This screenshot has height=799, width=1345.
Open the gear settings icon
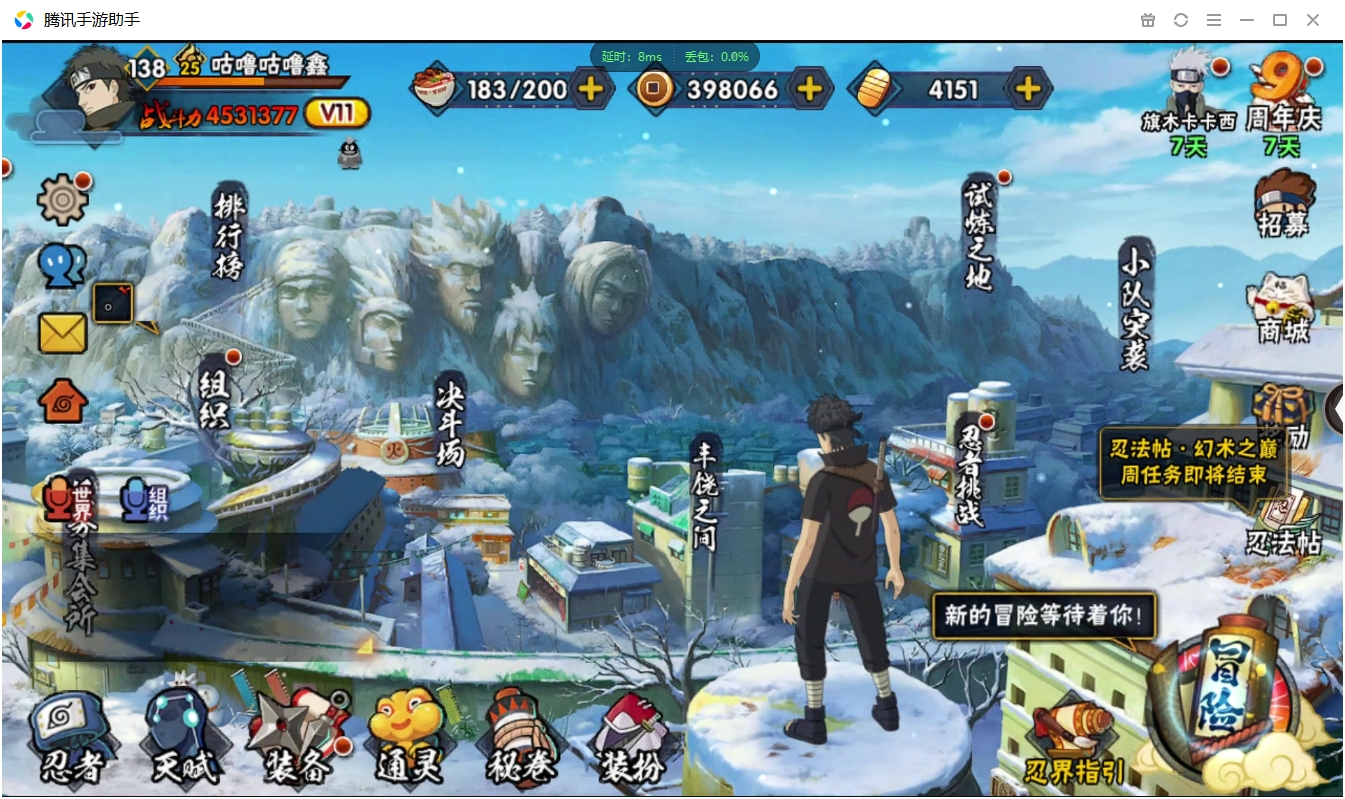pos(62,199)
